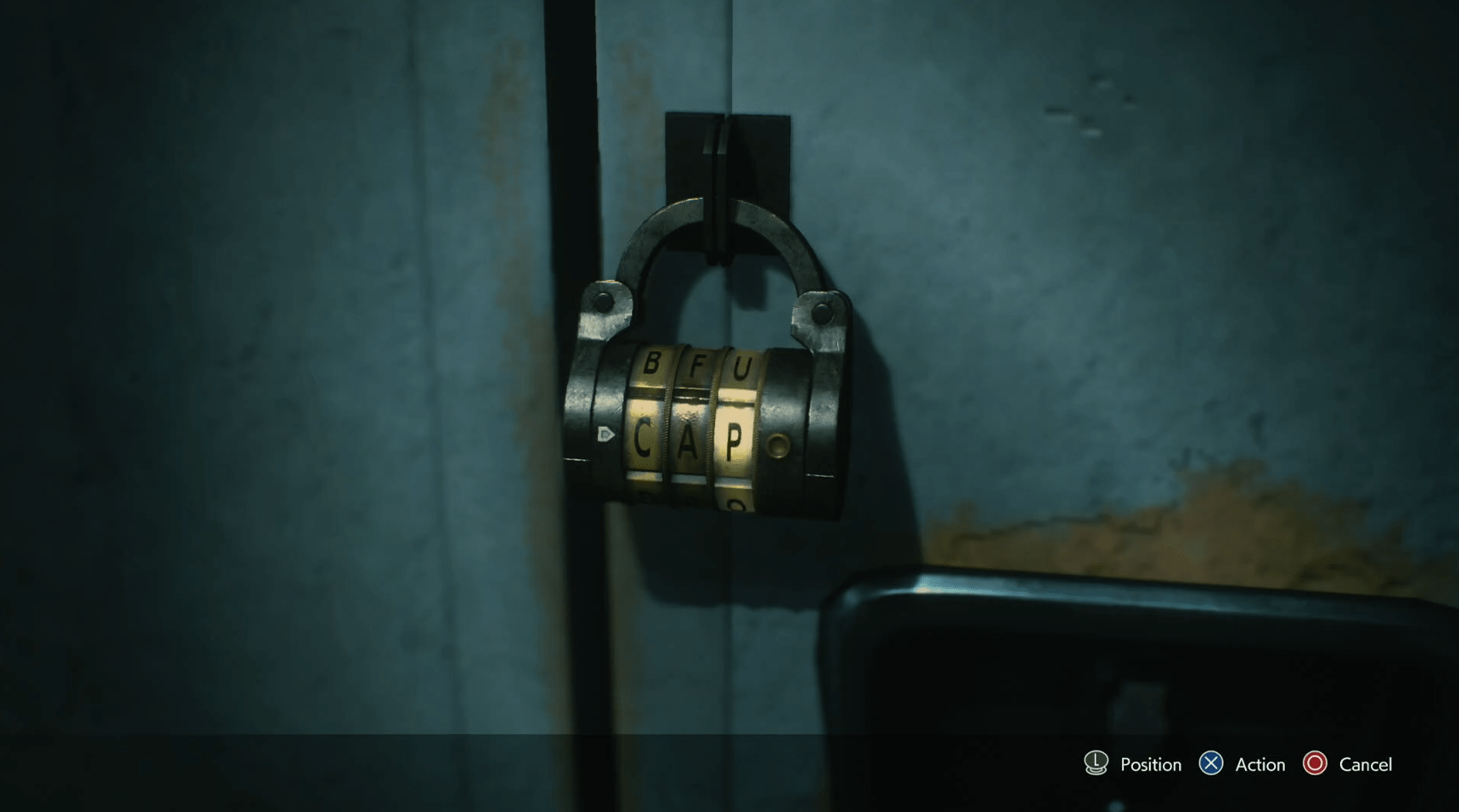Click the Action label
The image size is (1459, 812).
pos(1259,764)
